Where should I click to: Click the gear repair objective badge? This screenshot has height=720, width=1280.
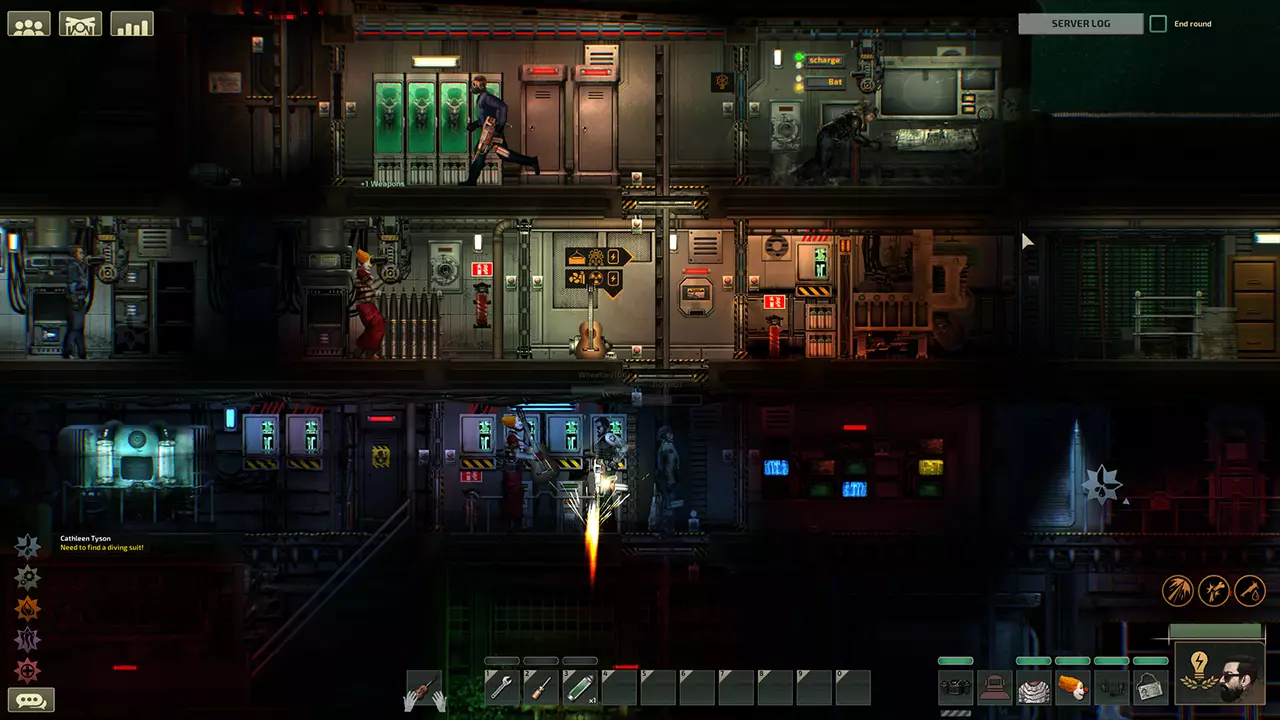pos(28,577)
